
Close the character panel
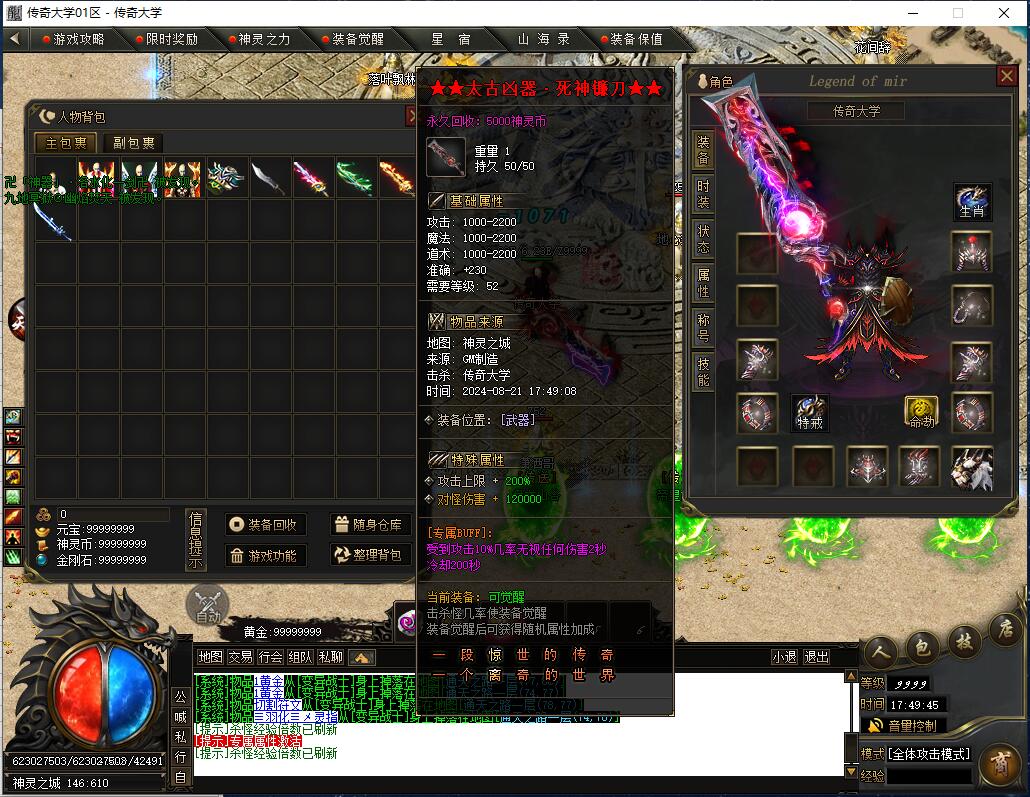click(x=1006, y=76)
